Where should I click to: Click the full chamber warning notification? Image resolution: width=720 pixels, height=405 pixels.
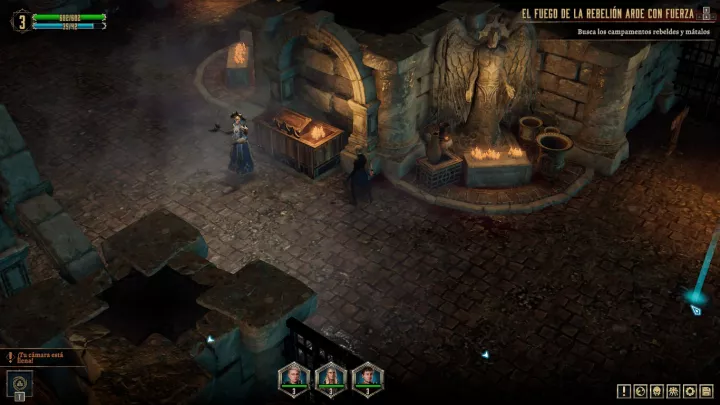point(40,356)
